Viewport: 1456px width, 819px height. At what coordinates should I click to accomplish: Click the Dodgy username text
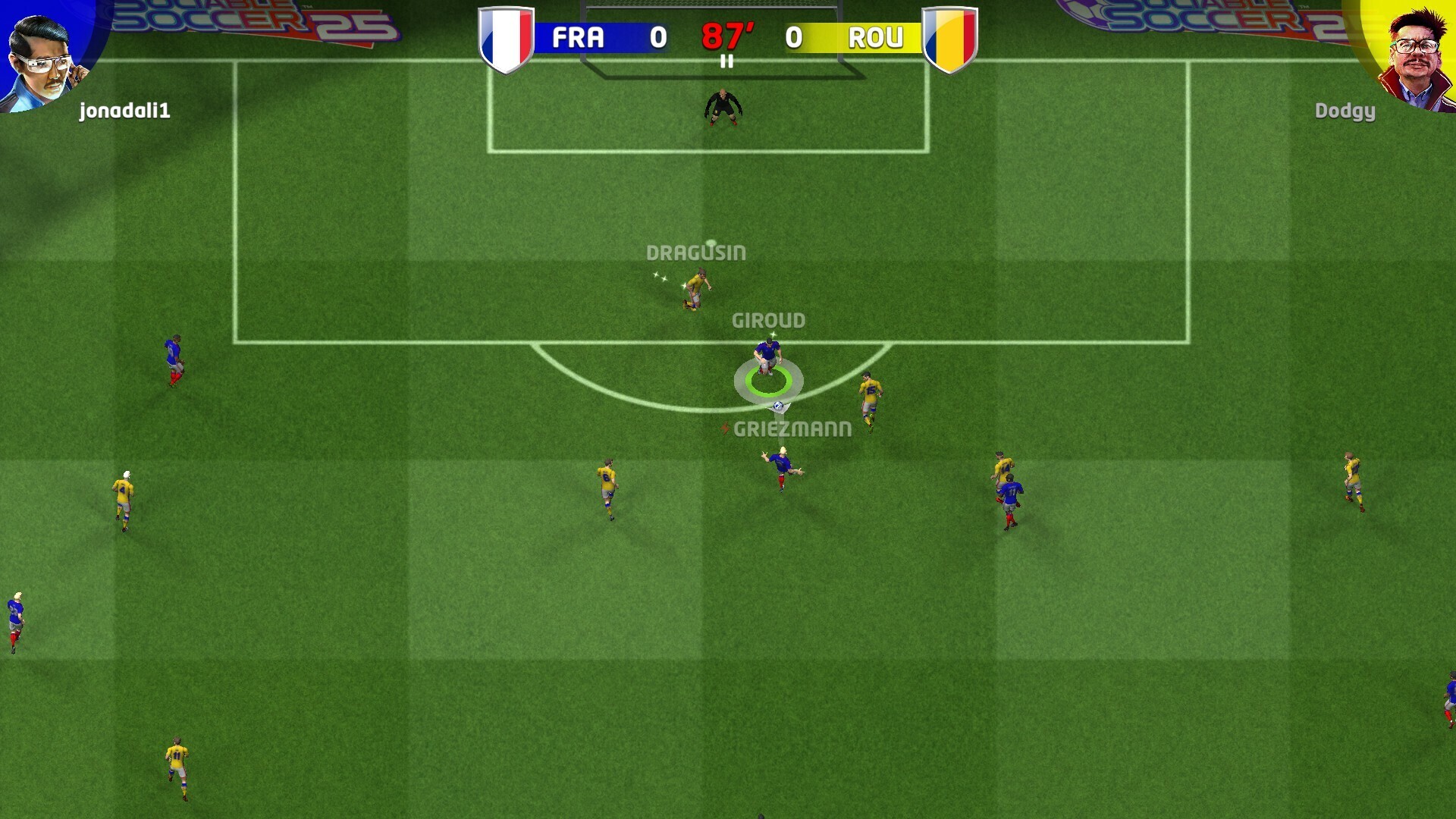tap(1345, 111)
